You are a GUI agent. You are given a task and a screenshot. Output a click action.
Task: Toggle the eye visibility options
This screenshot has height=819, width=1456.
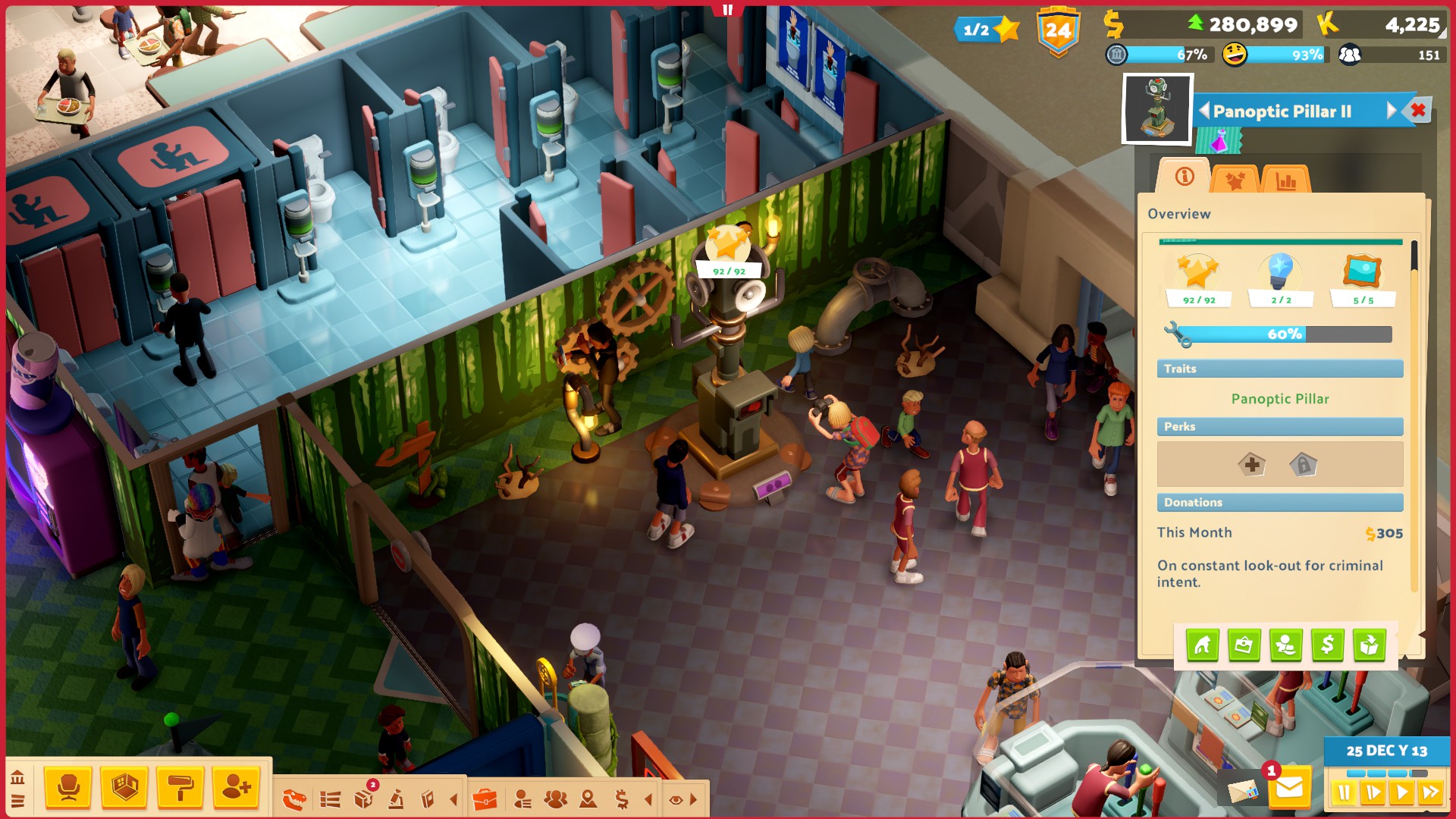point(676,799)
